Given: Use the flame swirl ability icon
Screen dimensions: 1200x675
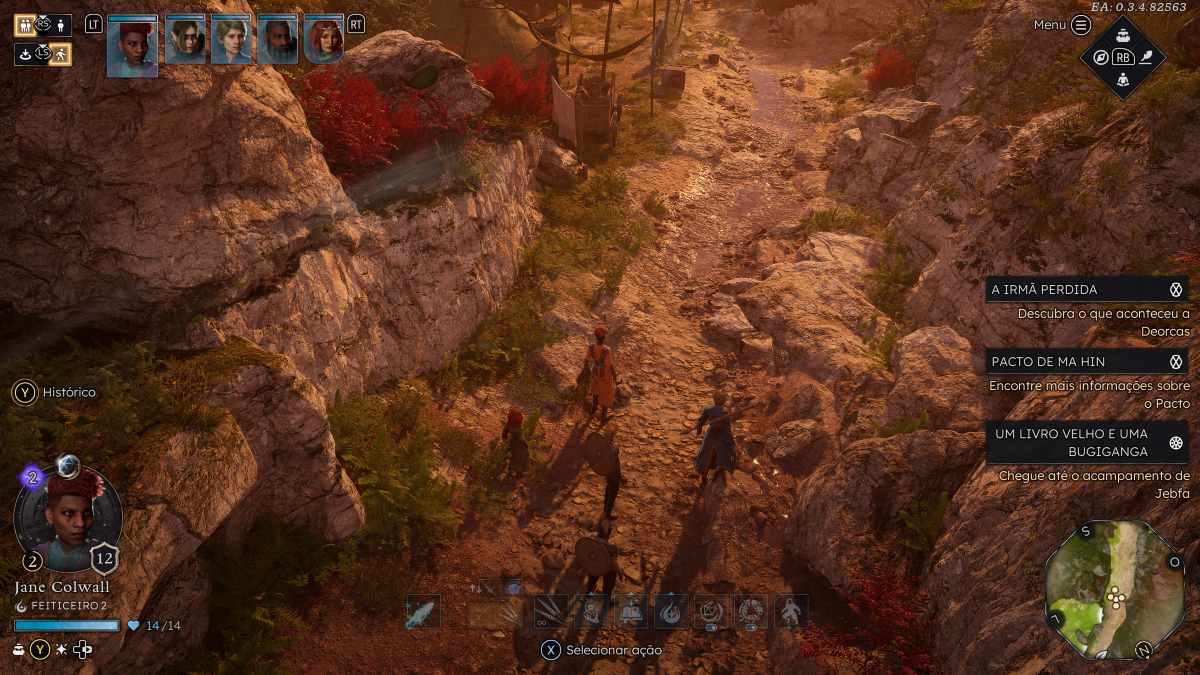Looking at the screenshot, I should (670, 611).
